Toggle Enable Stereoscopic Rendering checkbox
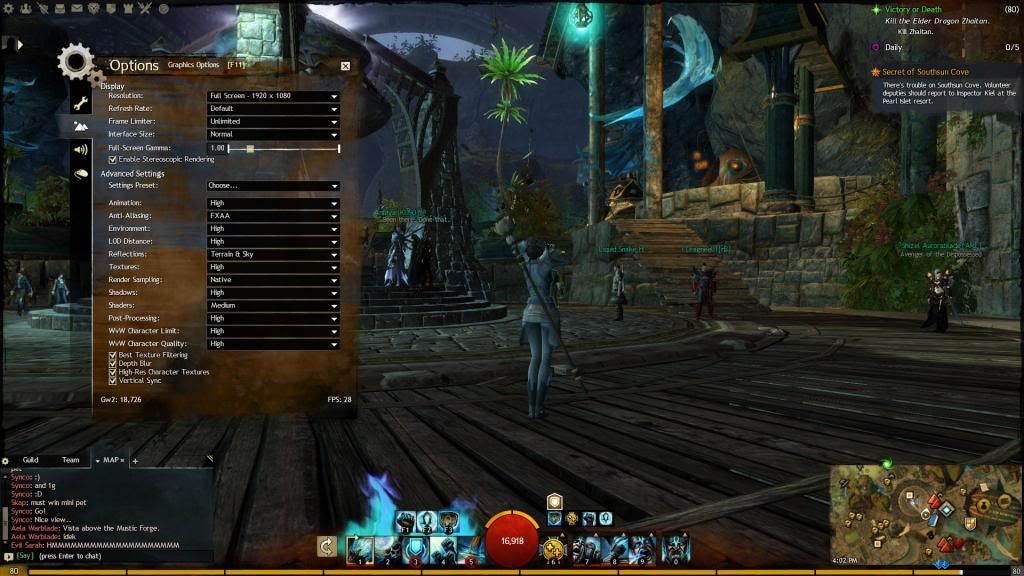 tap(113, 159)
